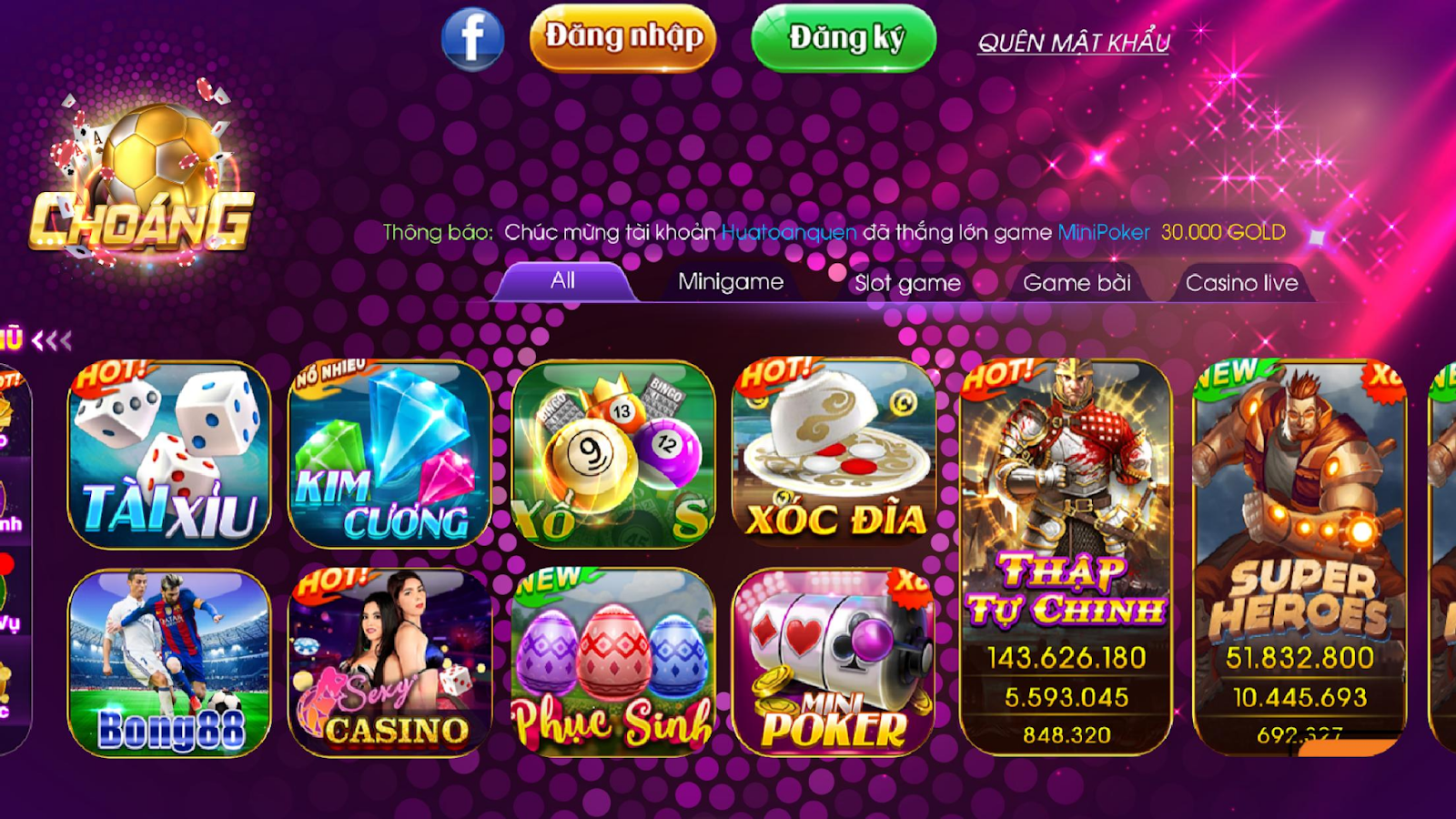Click the Facebook login icon
1456x819 pixels.
click(471, 38)
